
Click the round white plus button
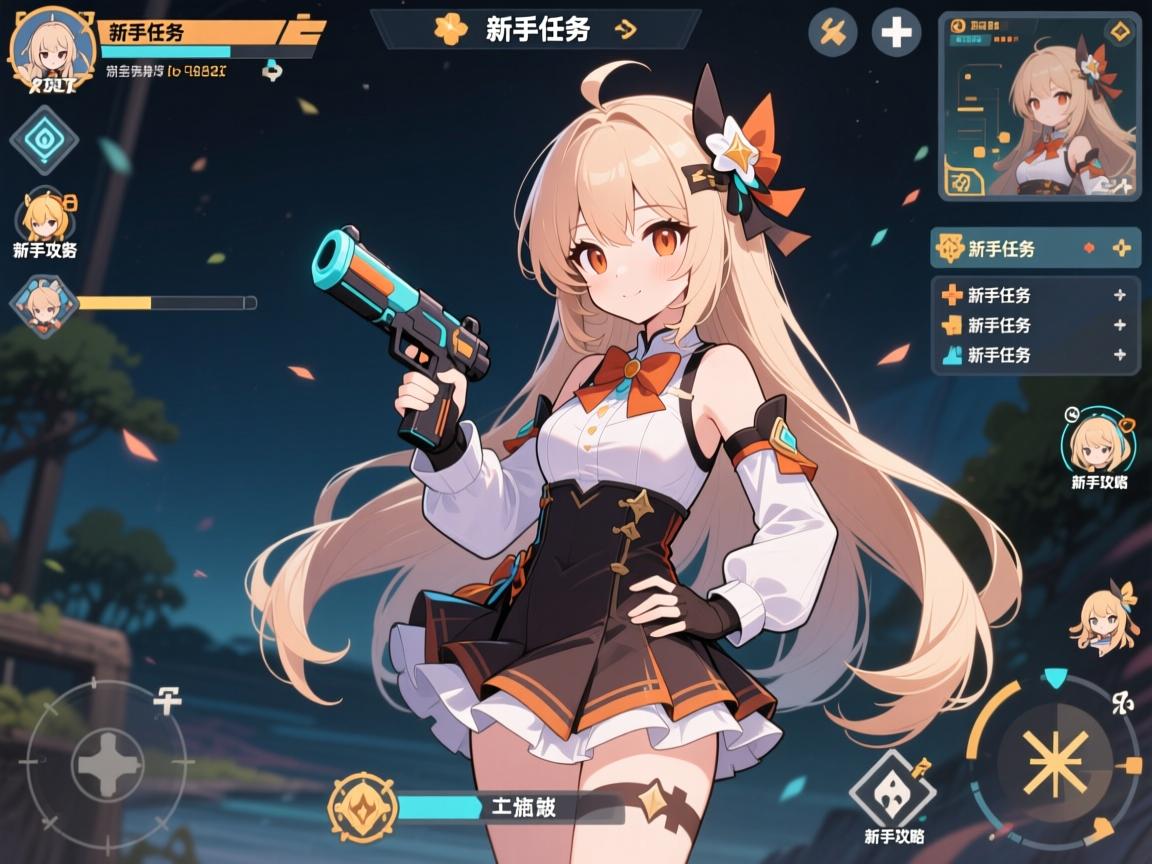tap(896, 34)
